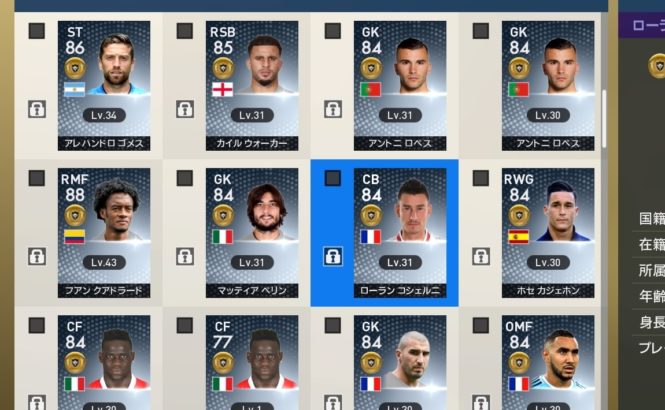Toggle the lock icon on アレハンドロ ゴメス

pos(37,108)
